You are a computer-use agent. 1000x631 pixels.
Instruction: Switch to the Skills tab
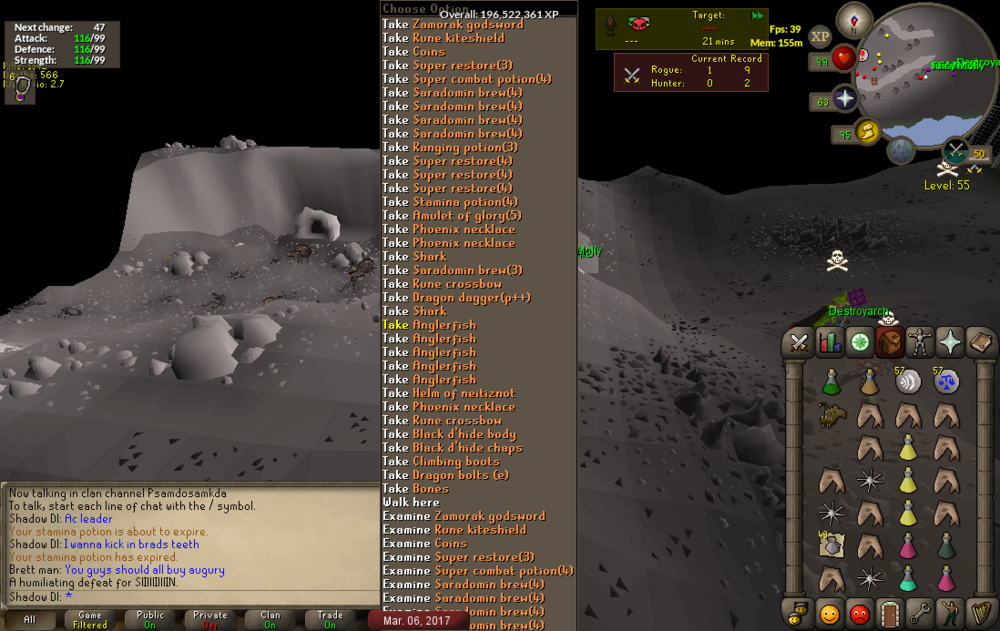click(x=829, y=343)
